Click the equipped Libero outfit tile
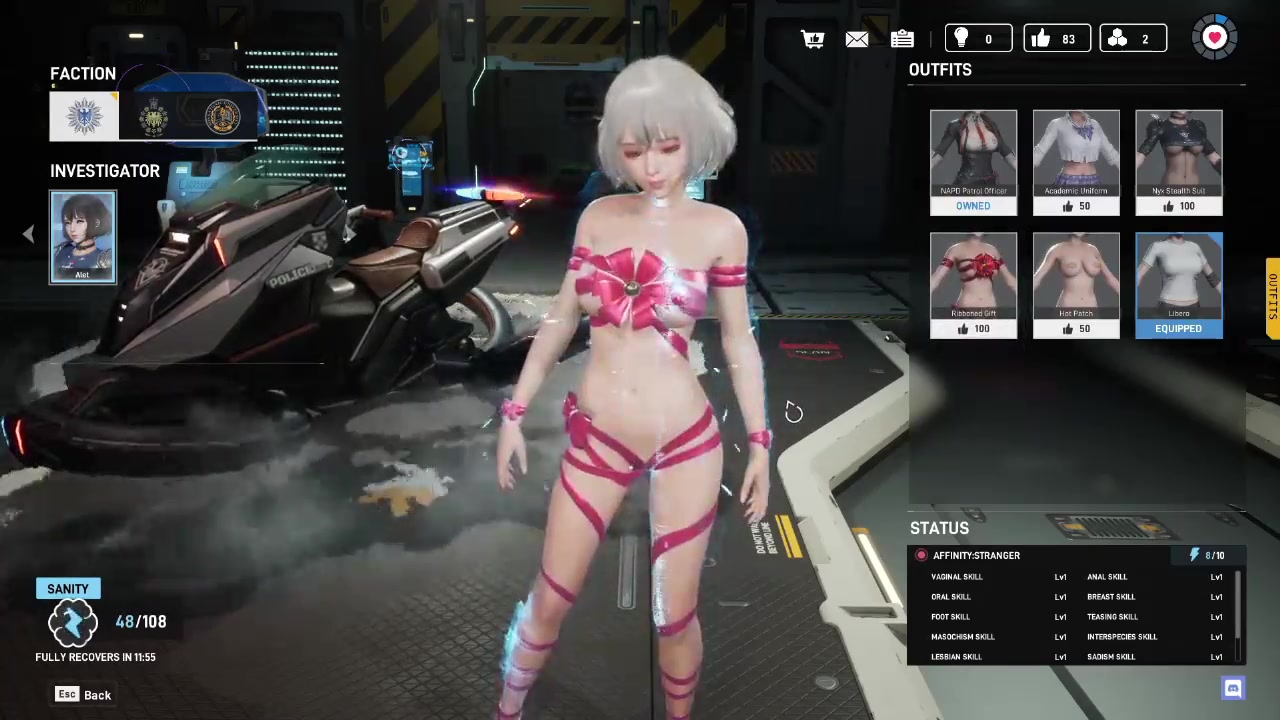The height and width of the screenshot is (720, 1280). [x=1179, y=285]
